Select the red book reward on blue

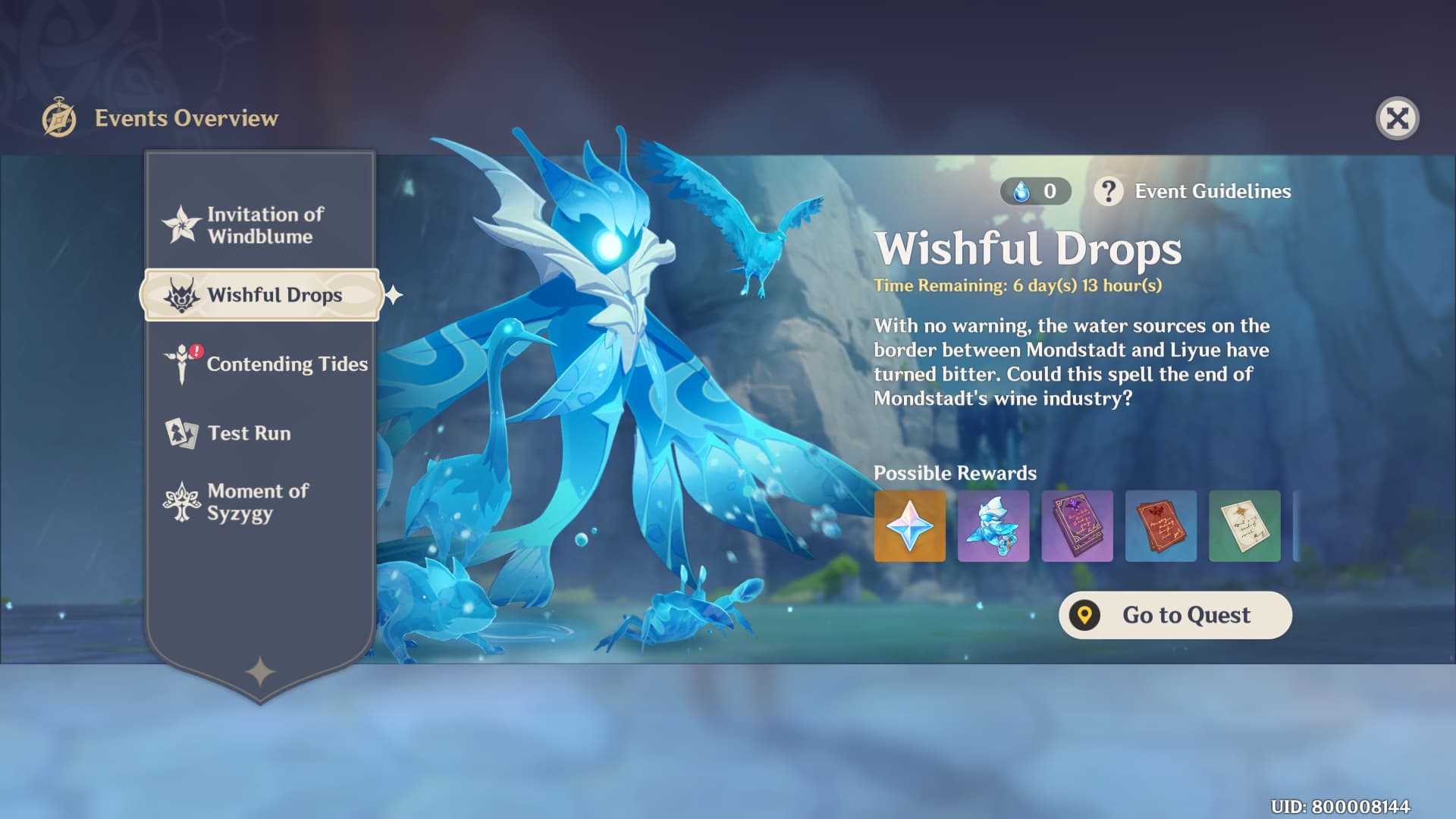pyautogui.click(x=1160, y=526)
